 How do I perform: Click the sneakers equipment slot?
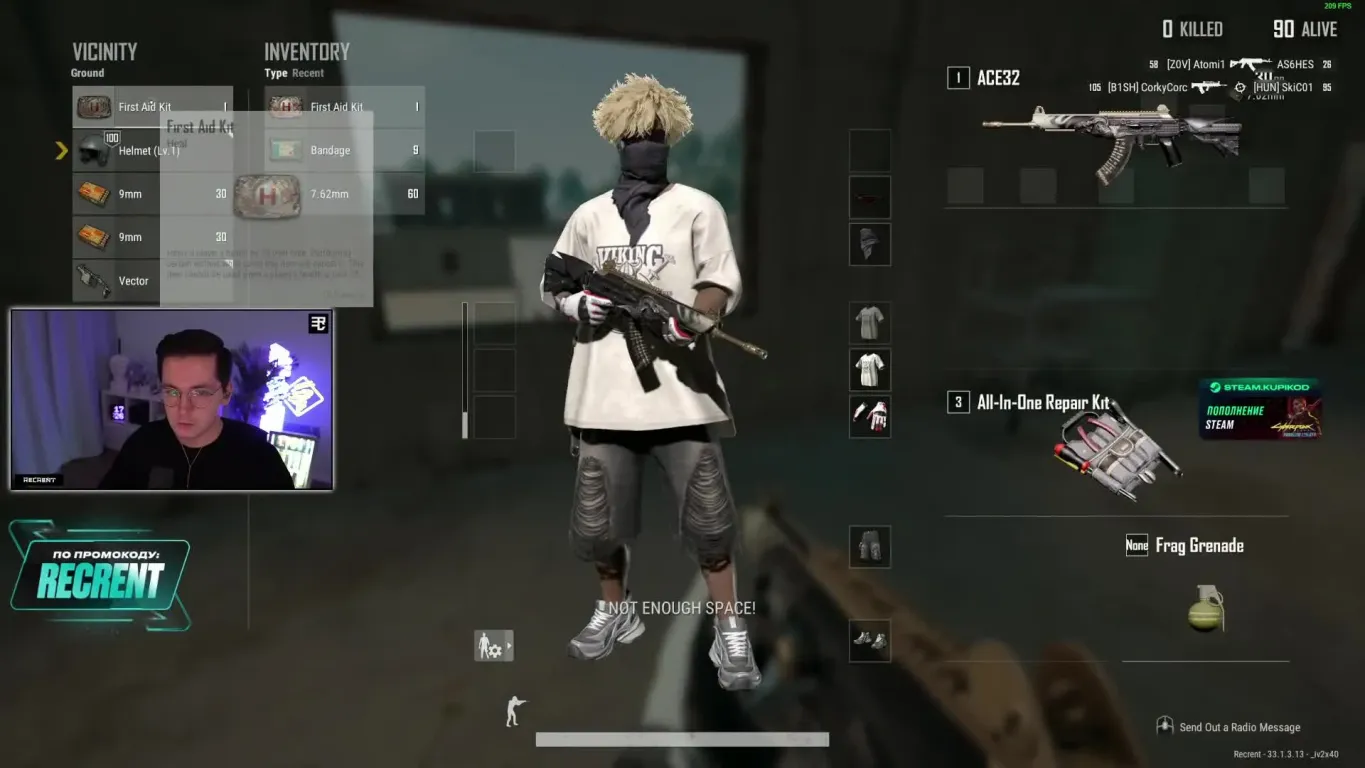(x=869, y=640)
